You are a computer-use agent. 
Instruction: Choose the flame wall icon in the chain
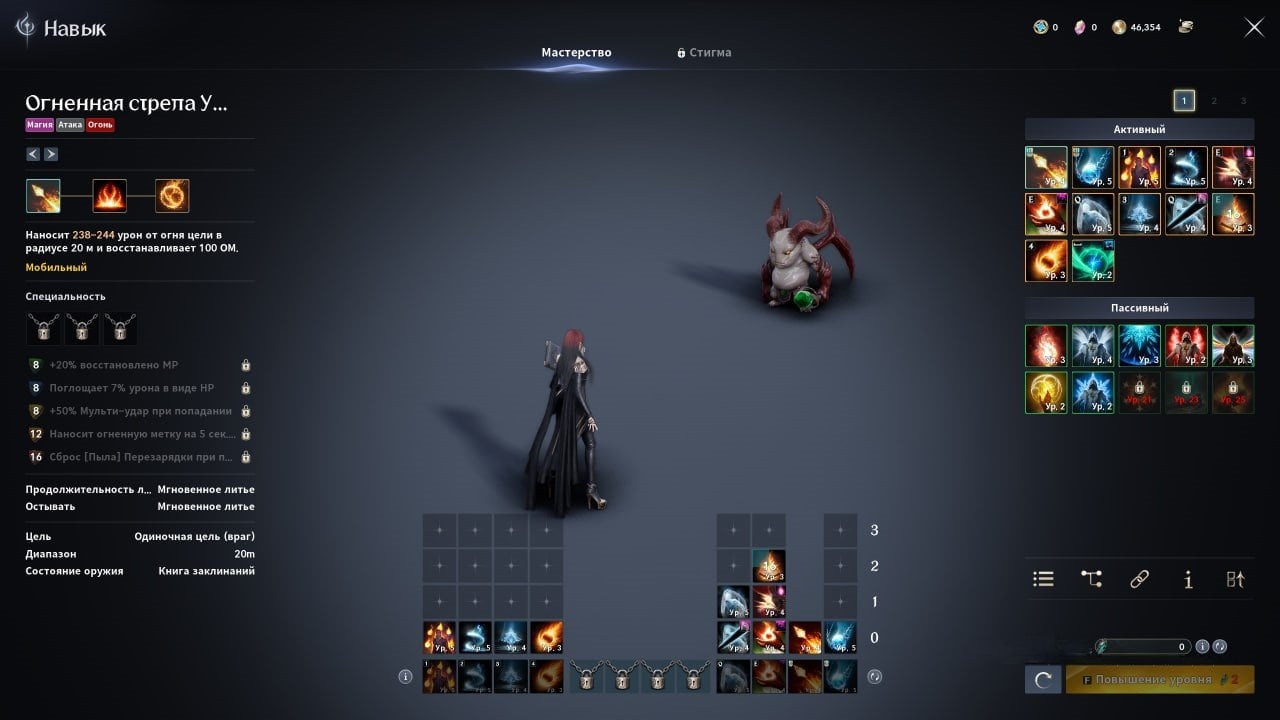point(110,196)
